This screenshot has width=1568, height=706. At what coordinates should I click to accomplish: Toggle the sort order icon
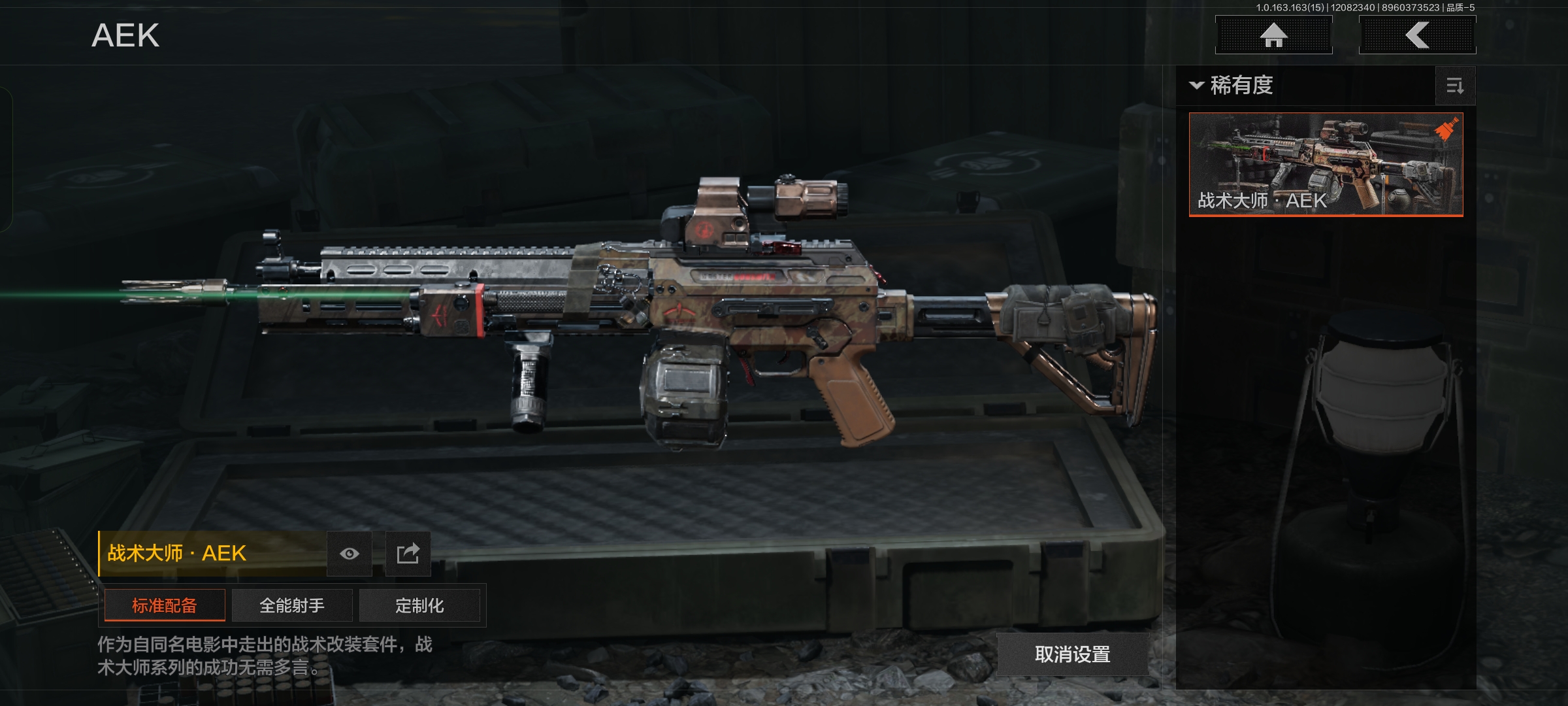(1455, 86)
